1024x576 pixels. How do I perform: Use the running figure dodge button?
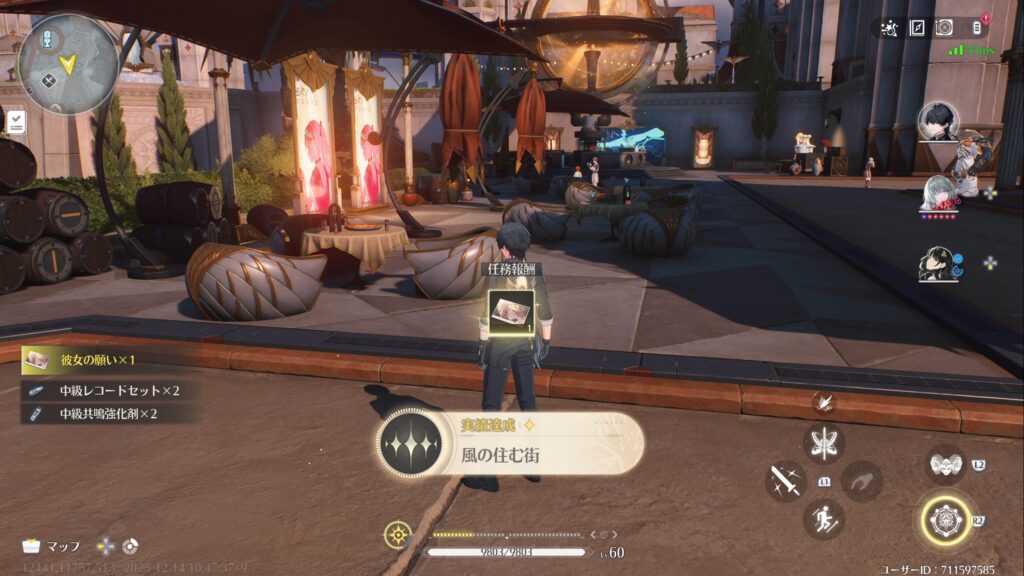coord(824,518)
